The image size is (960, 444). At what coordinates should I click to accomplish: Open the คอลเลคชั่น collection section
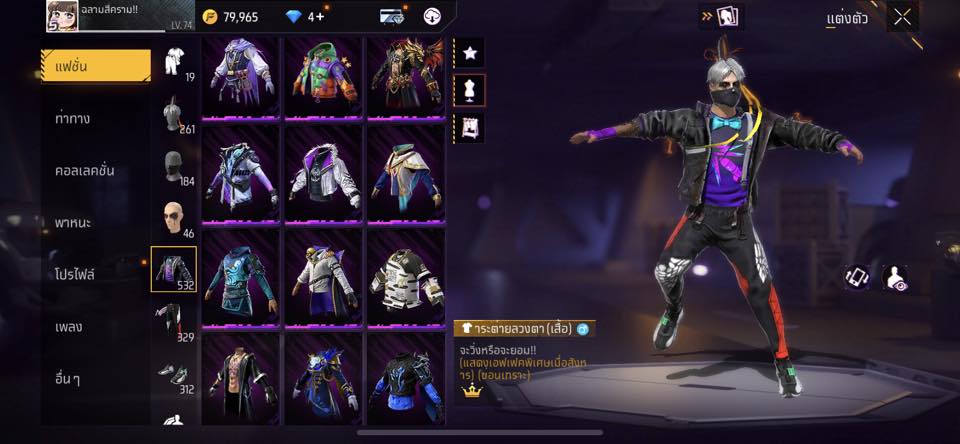pyautogui.click(x=84, y=170)
